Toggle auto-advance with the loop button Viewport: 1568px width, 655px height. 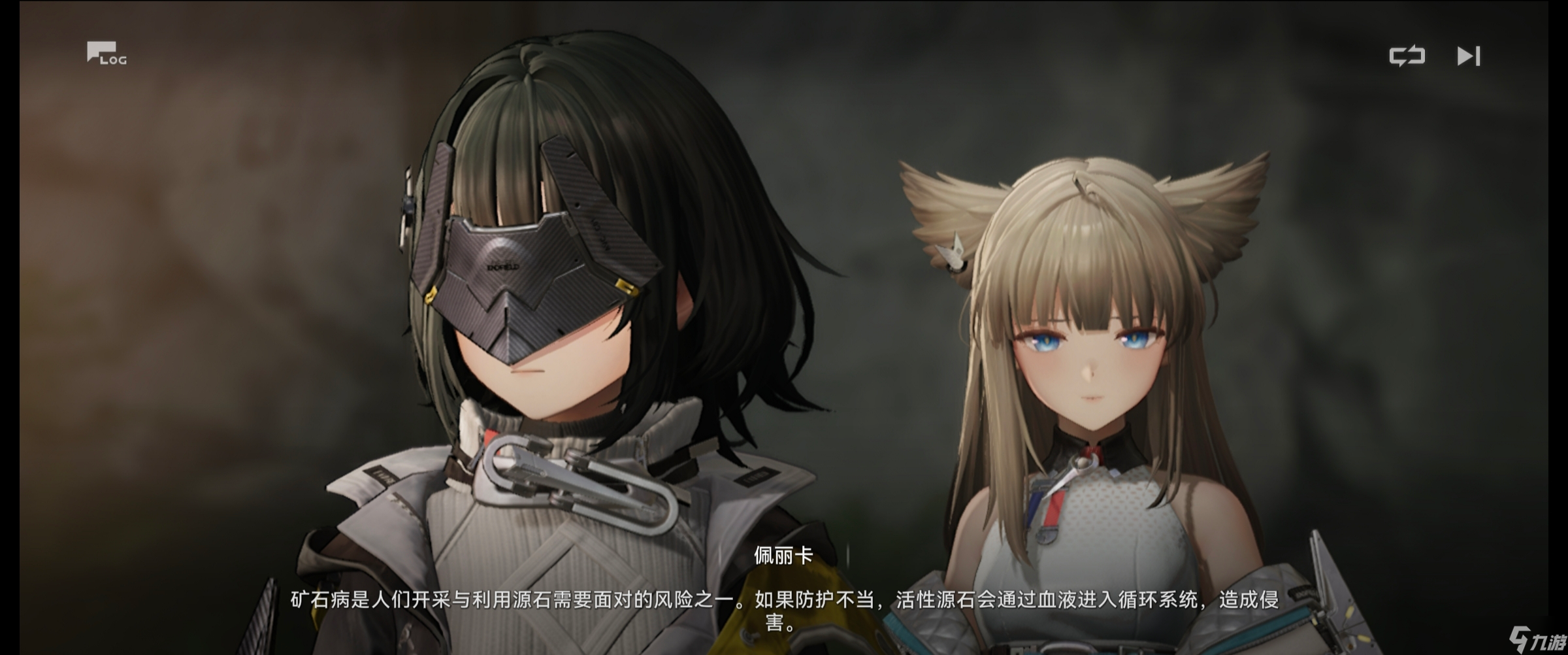pos(1408,56)
